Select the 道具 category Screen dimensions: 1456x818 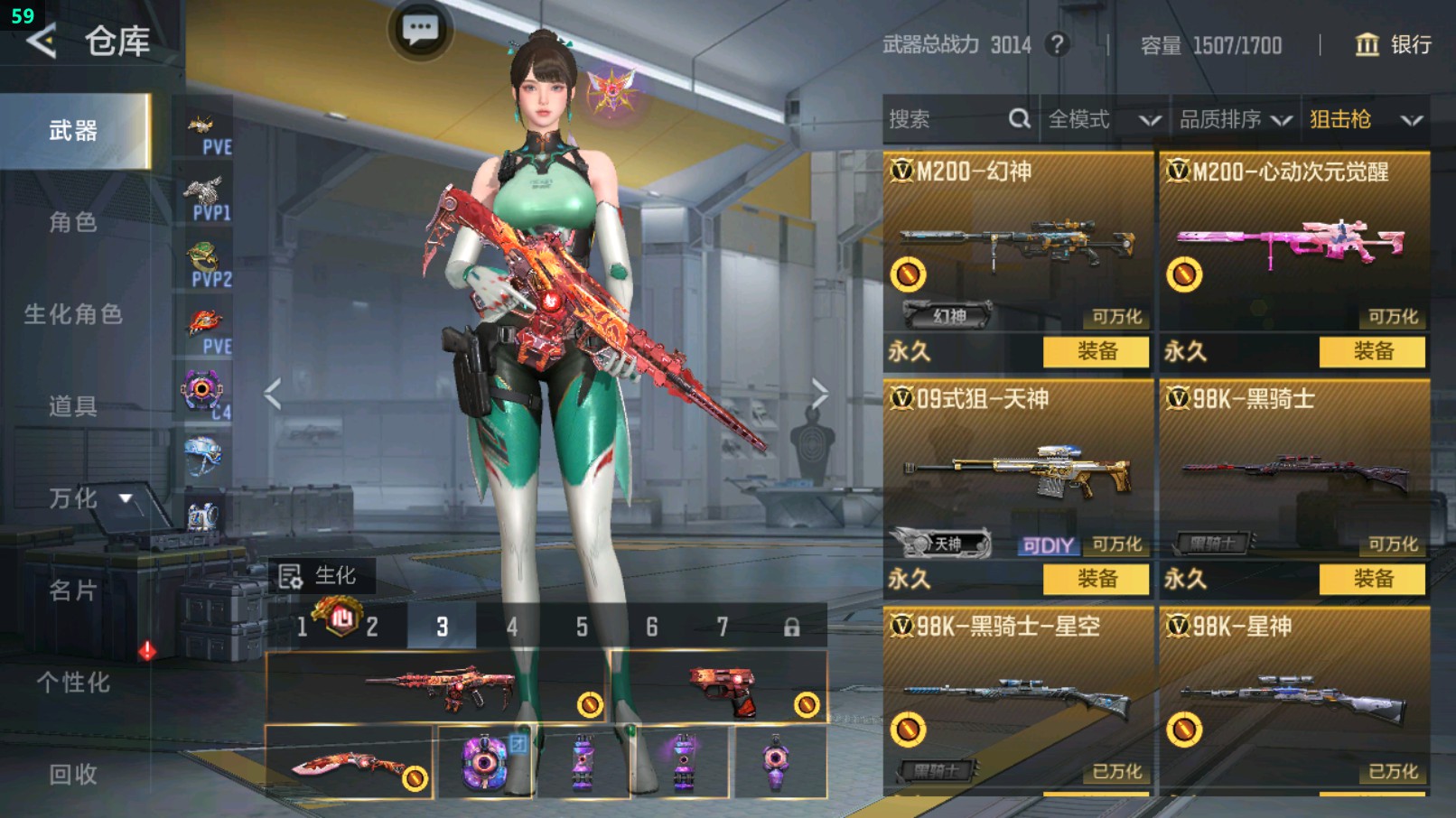(73, 406)
